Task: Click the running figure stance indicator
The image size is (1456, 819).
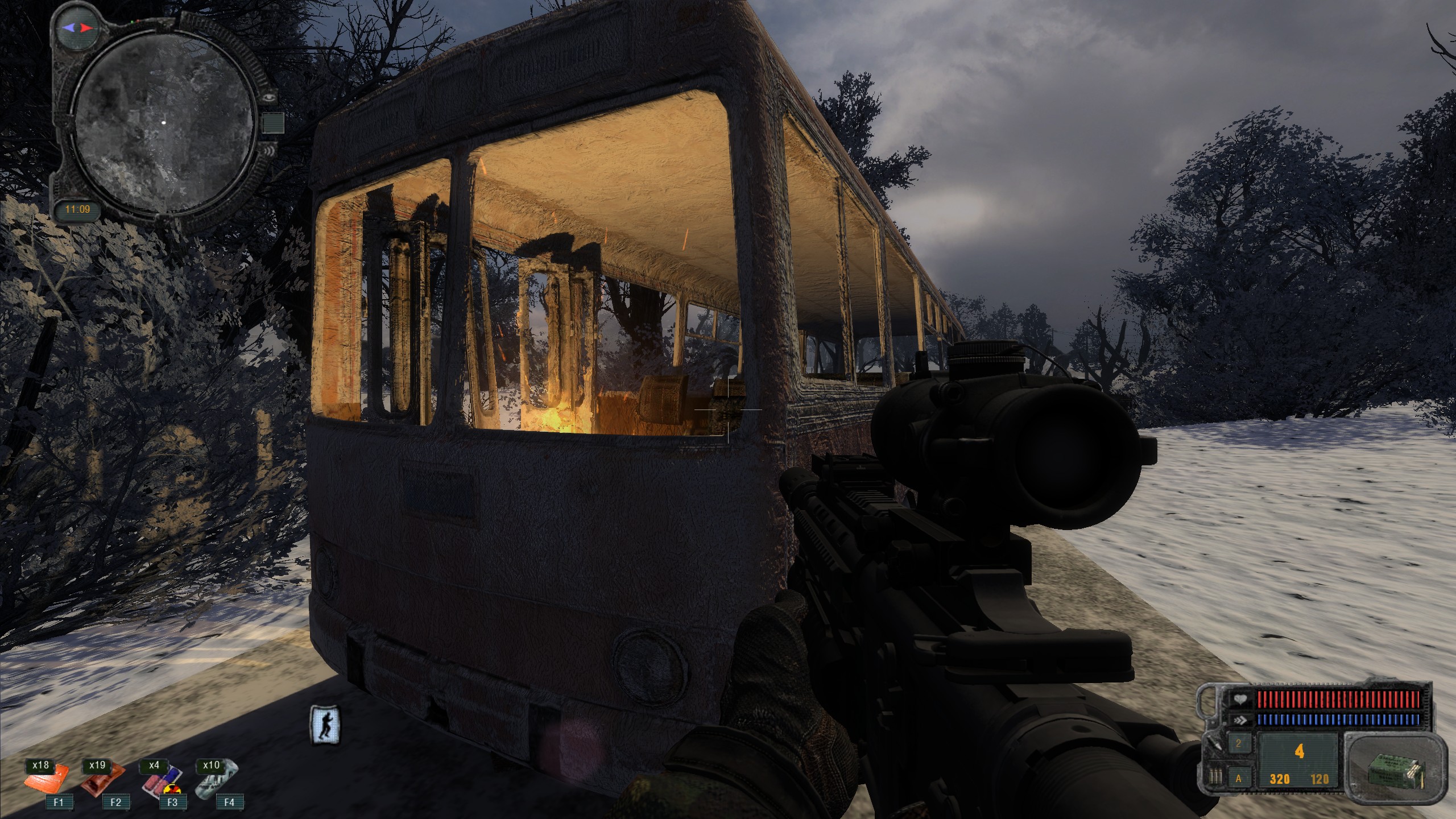Action: 326,724
